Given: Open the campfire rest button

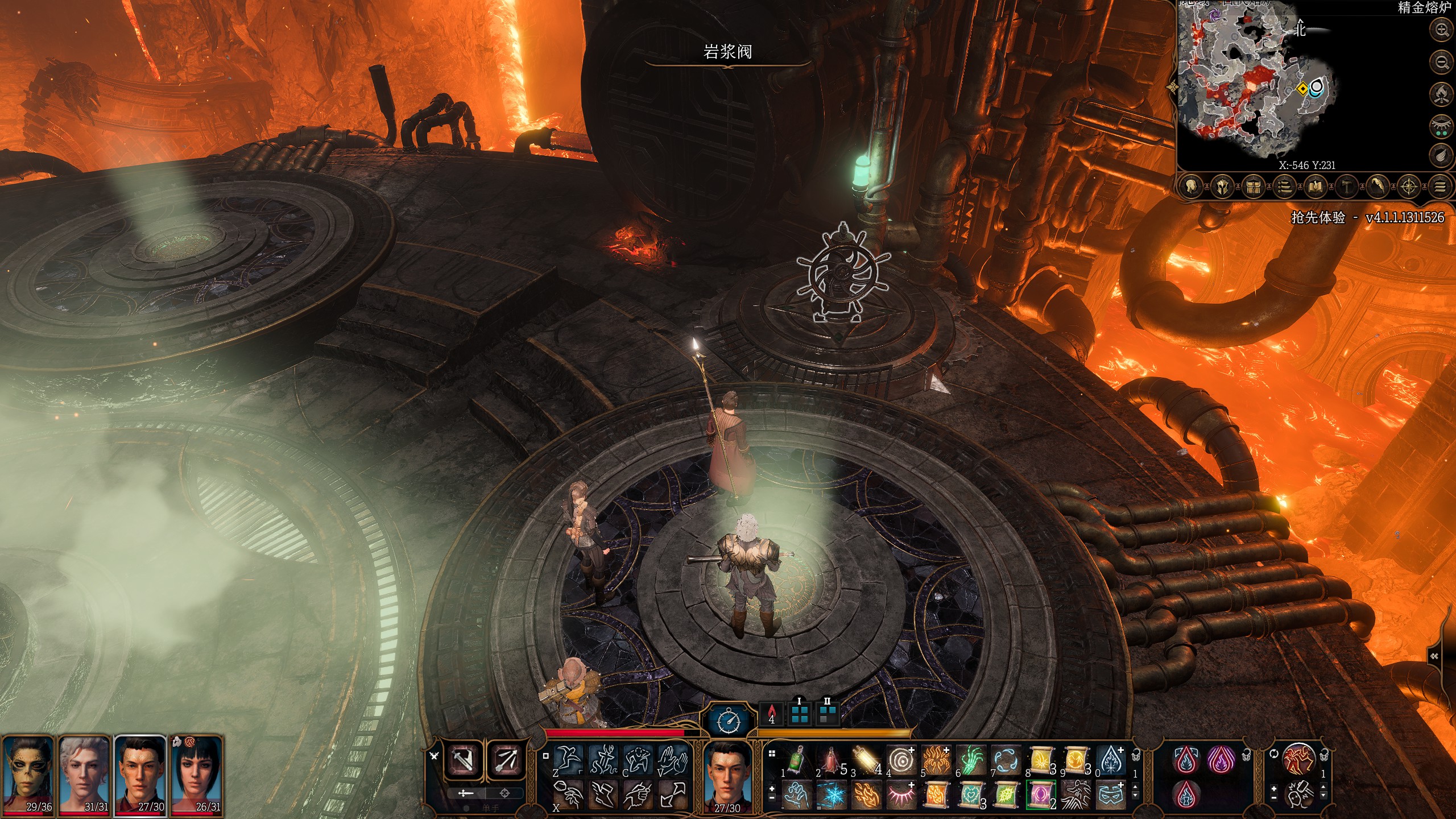Looking at the screenshot, I should 1441,93.
